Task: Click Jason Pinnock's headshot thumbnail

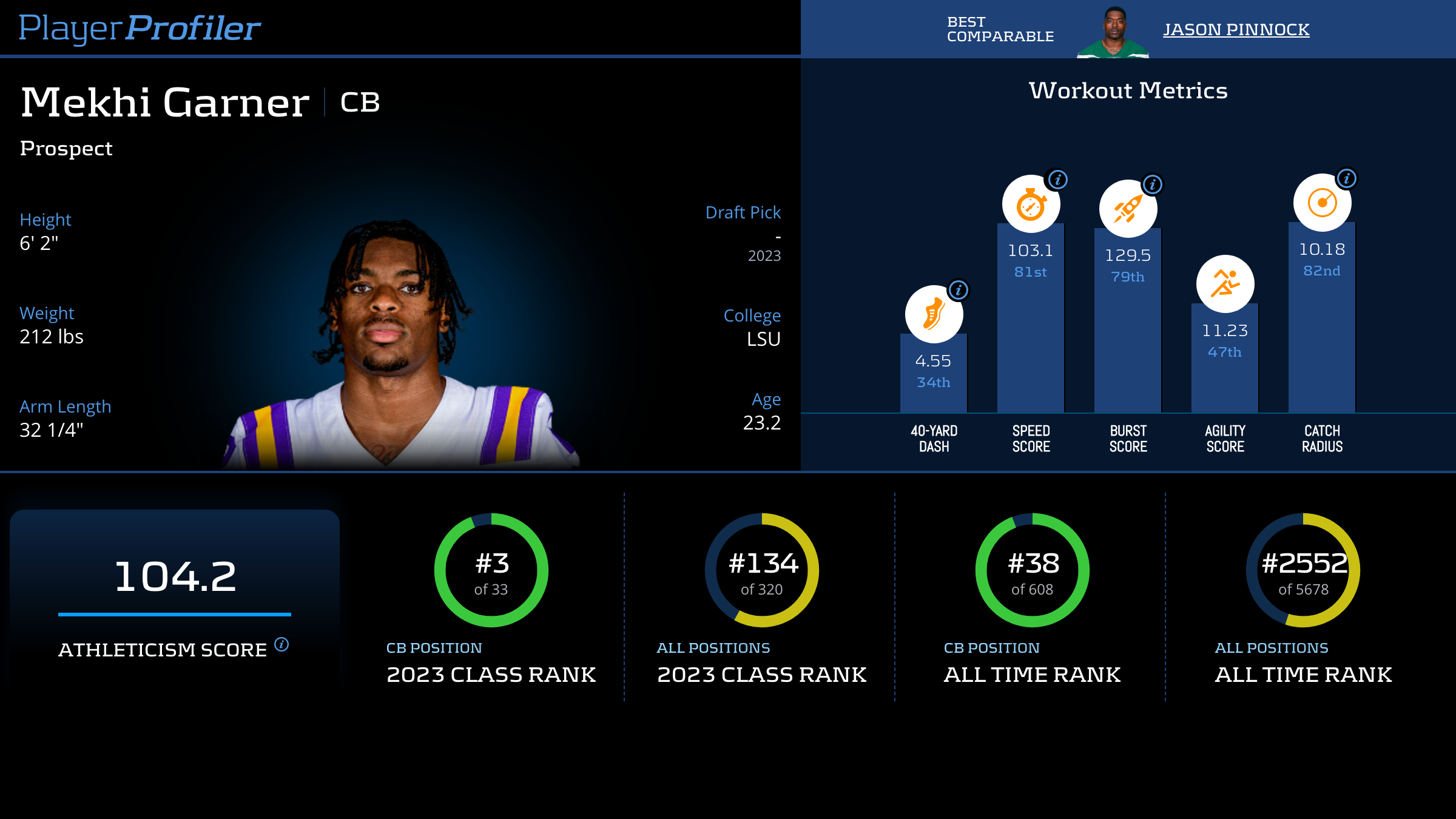Action: [x=1113, y=33]
